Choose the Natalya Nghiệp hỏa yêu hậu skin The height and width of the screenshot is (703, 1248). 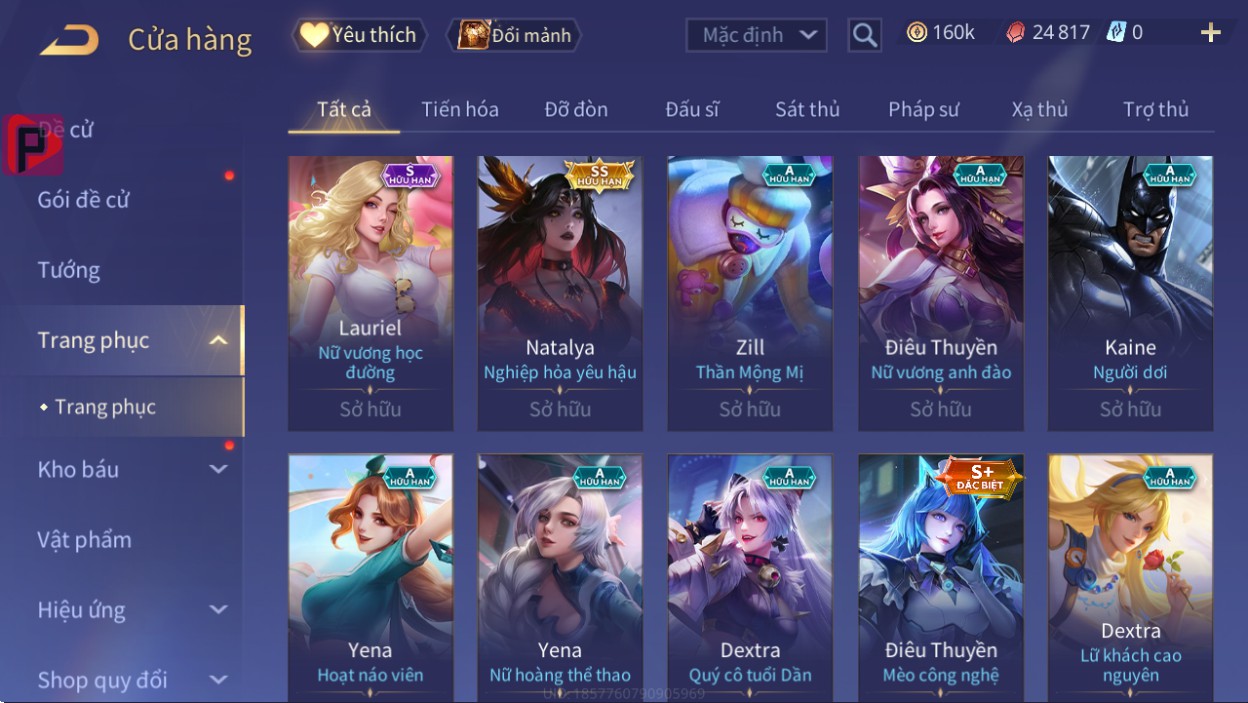(560, 292)
